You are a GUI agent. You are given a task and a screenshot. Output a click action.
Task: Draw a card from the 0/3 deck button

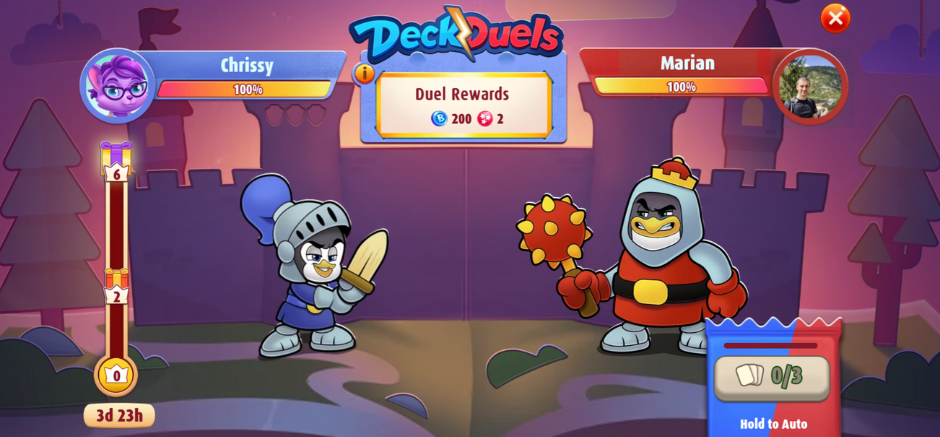[x=772, y=377]
